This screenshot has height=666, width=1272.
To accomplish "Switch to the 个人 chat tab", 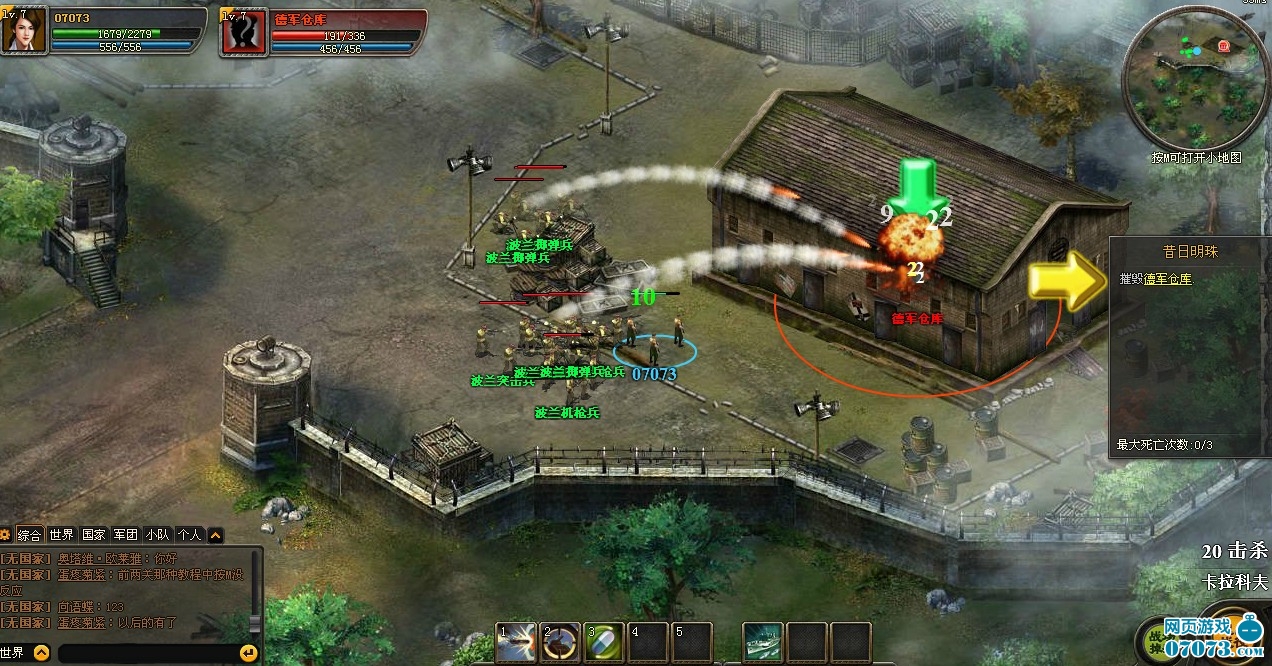I will pos(189,535).
